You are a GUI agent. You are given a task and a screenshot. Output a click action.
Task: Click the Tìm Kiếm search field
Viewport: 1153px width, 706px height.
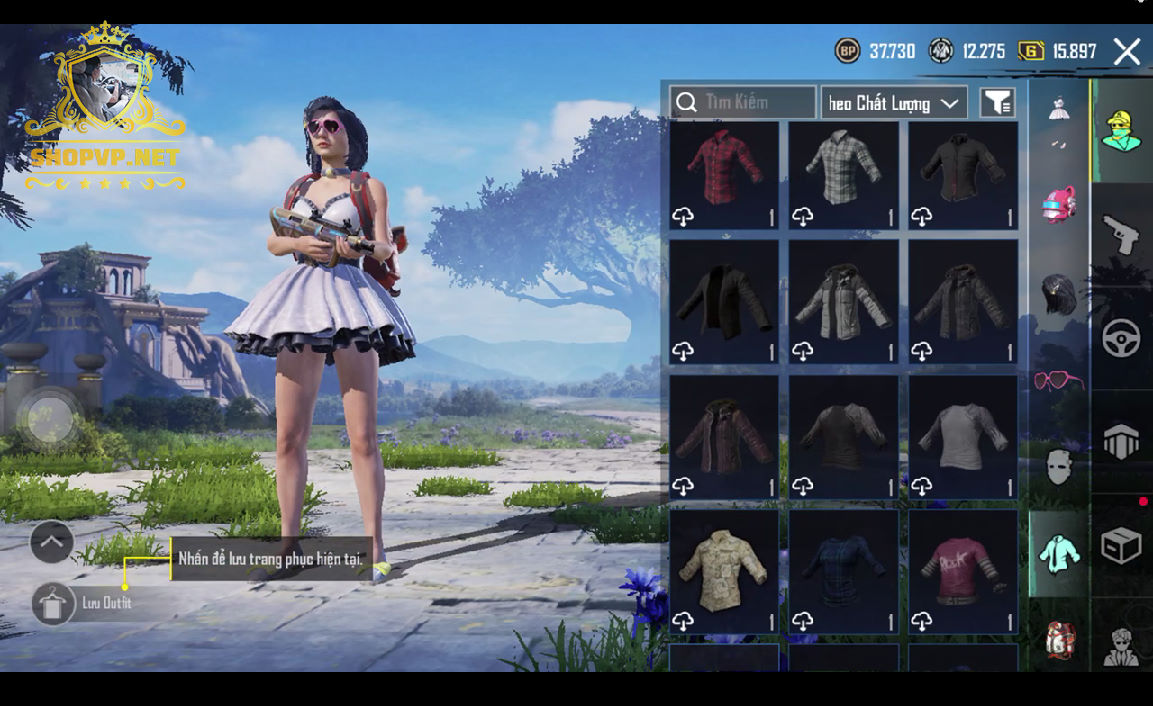click(x=744, y=103)
